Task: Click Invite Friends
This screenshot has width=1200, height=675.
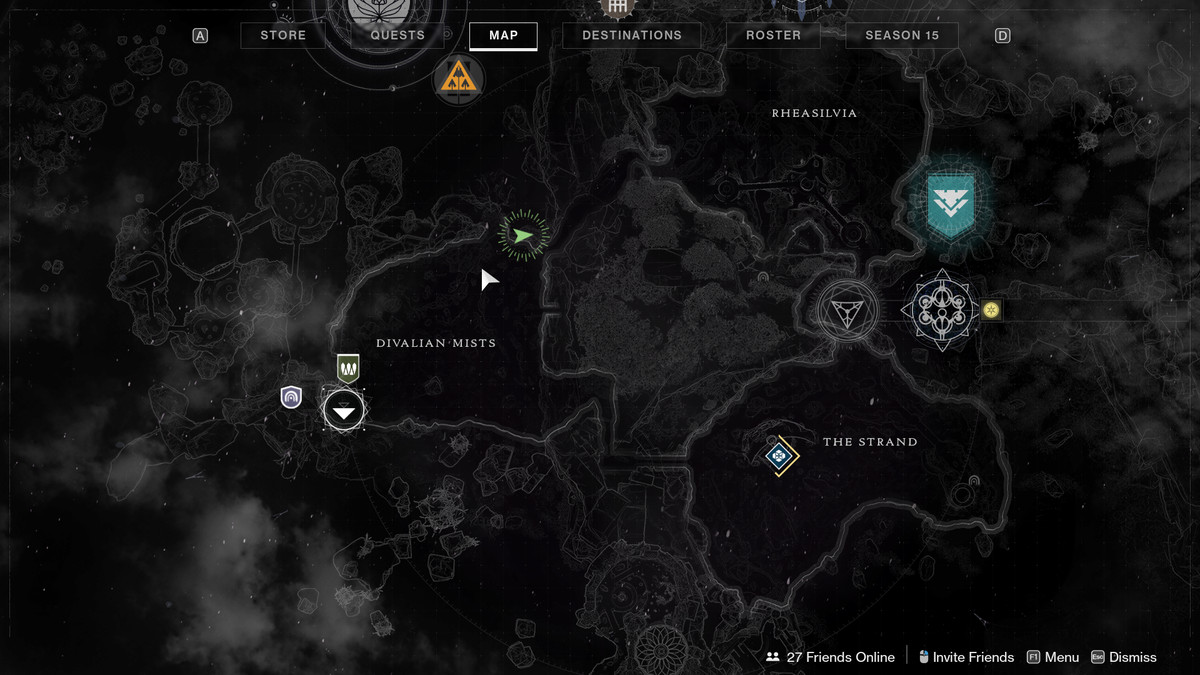Action: click(966, 657)
